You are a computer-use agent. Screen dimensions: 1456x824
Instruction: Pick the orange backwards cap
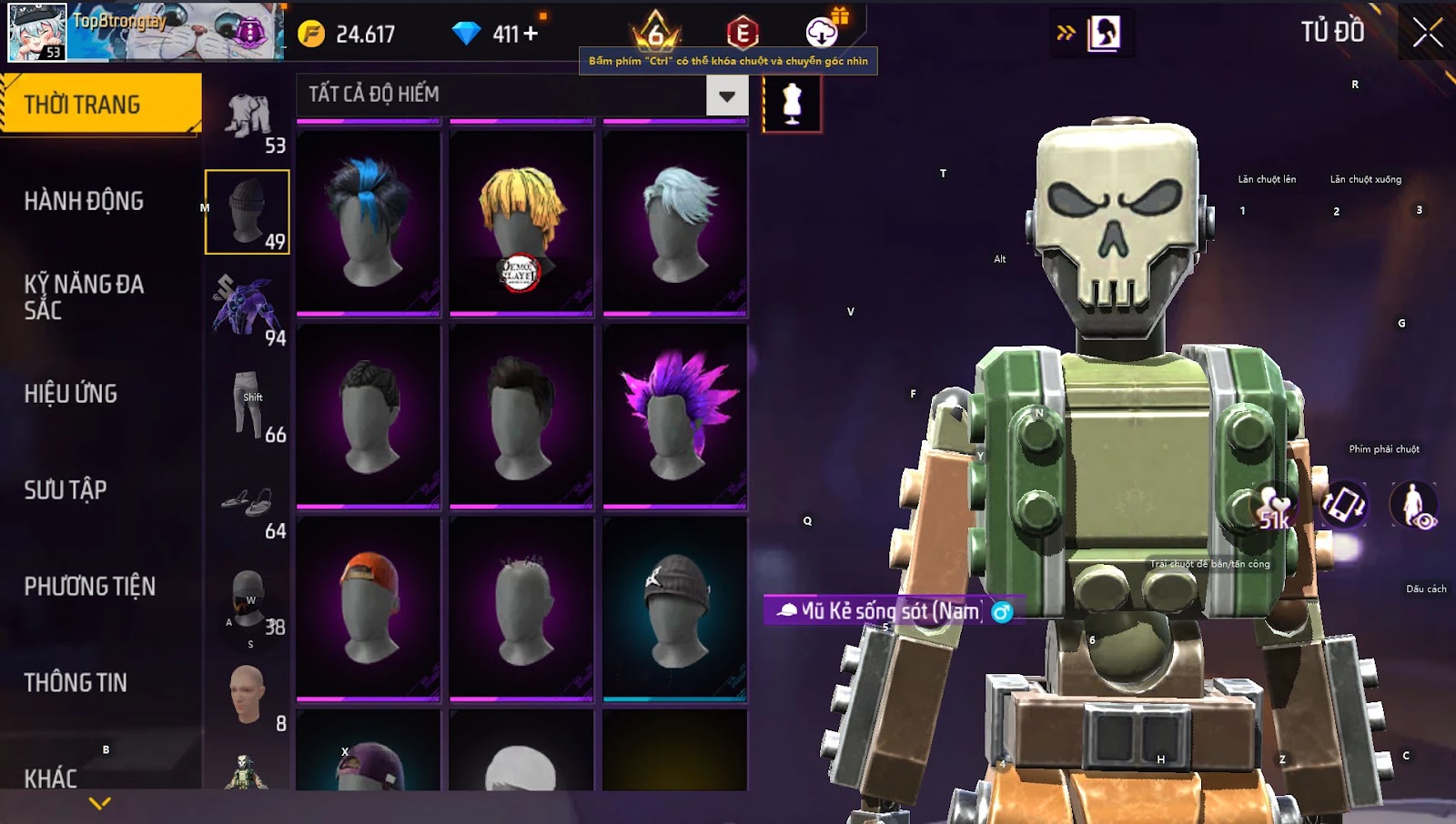[x=369, y=608]
